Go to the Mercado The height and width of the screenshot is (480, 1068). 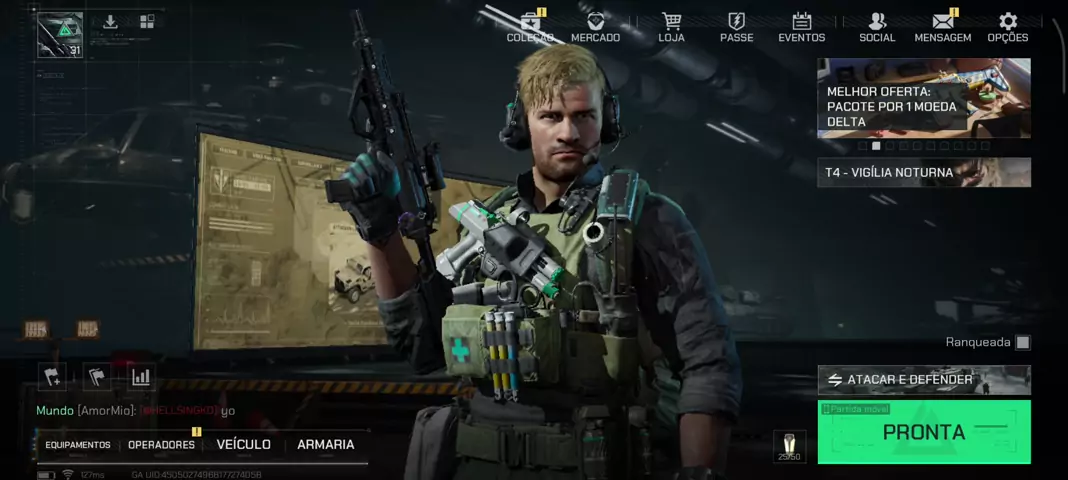595,27
